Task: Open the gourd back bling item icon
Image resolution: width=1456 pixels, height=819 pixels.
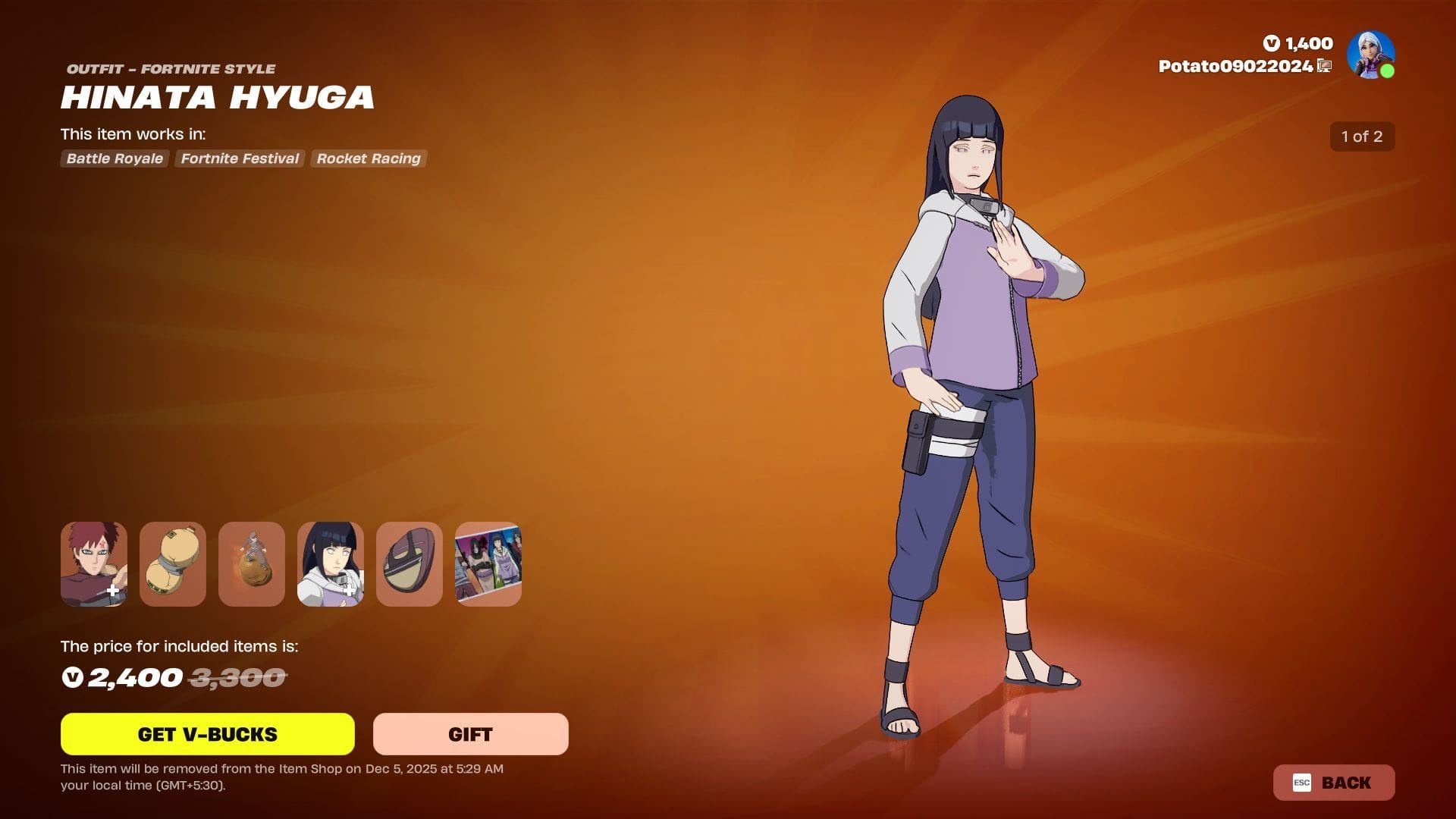Action: (x=172, y=564)
